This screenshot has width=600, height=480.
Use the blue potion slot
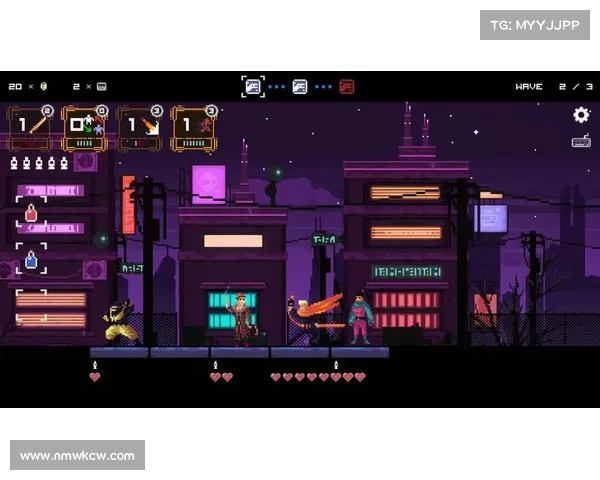pyautogui.click(x=31, y=259)
